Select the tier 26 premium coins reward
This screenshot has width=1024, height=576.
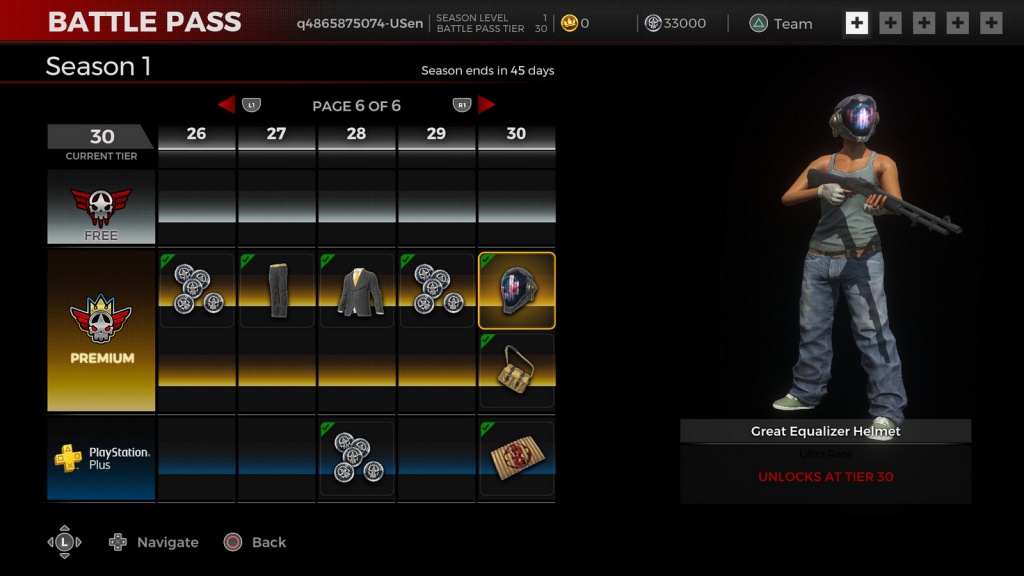197,290
